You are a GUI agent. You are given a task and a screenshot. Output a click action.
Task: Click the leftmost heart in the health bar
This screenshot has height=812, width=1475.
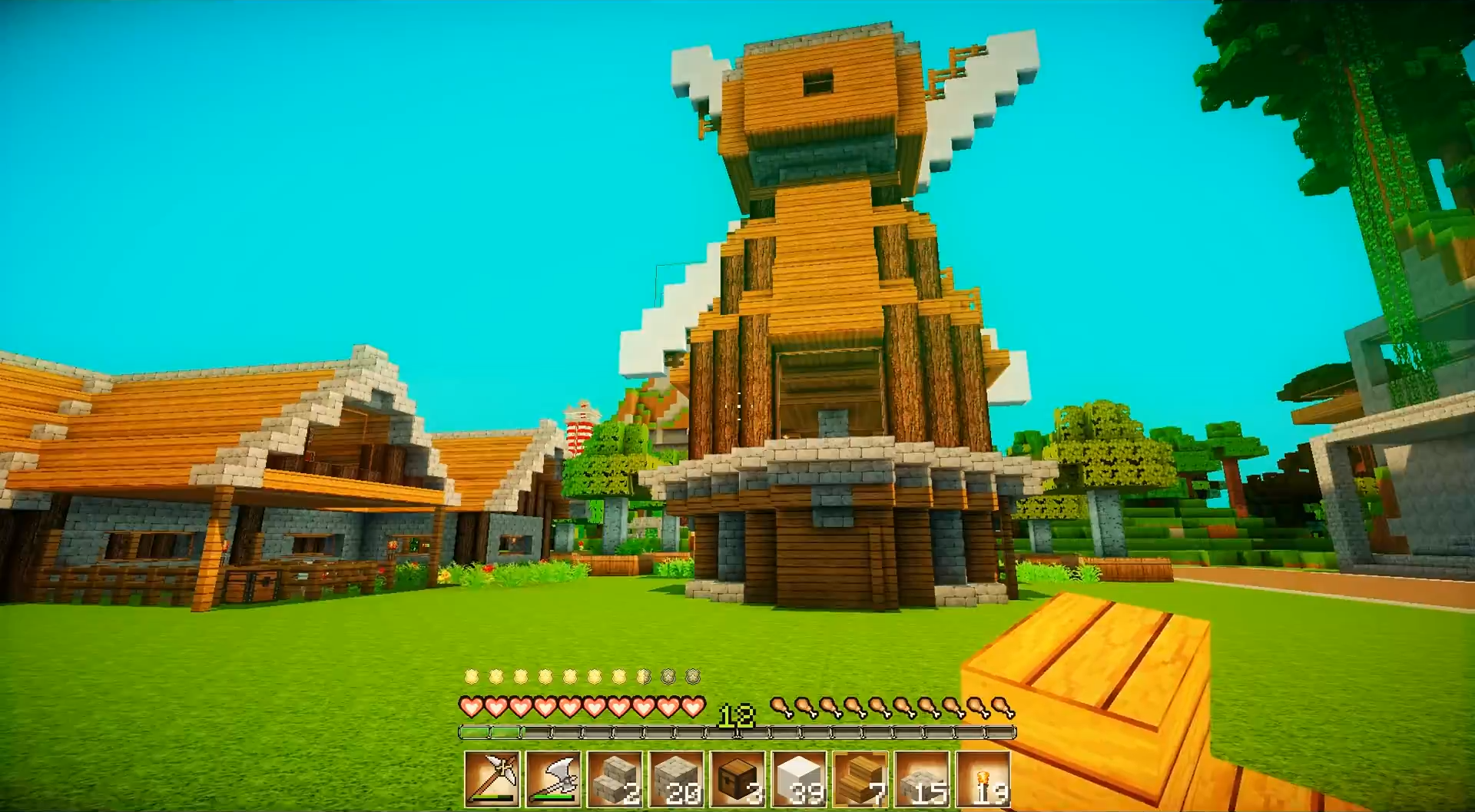coord(470,706)
